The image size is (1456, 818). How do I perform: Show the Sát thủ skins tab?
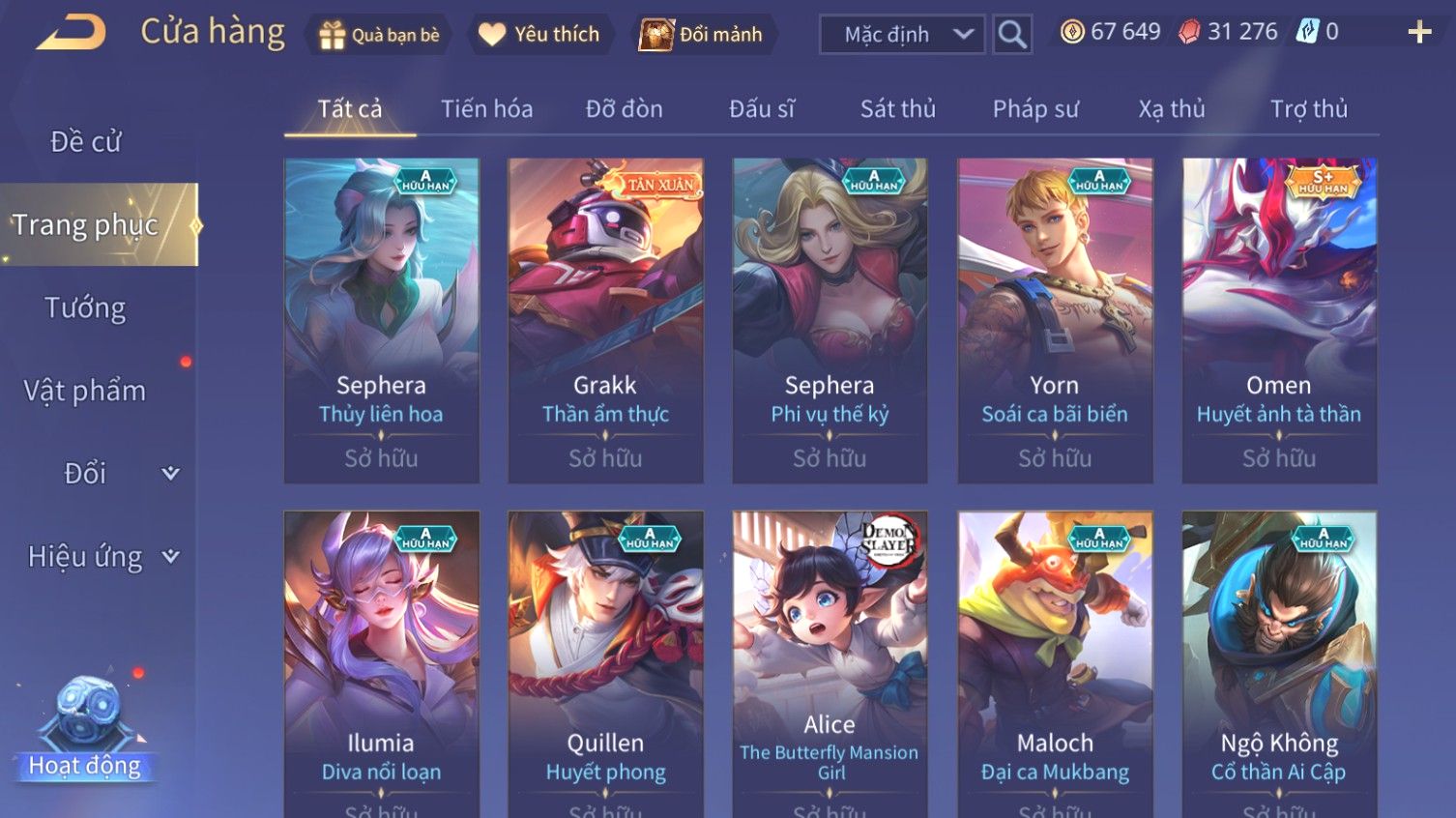point(897,109)
